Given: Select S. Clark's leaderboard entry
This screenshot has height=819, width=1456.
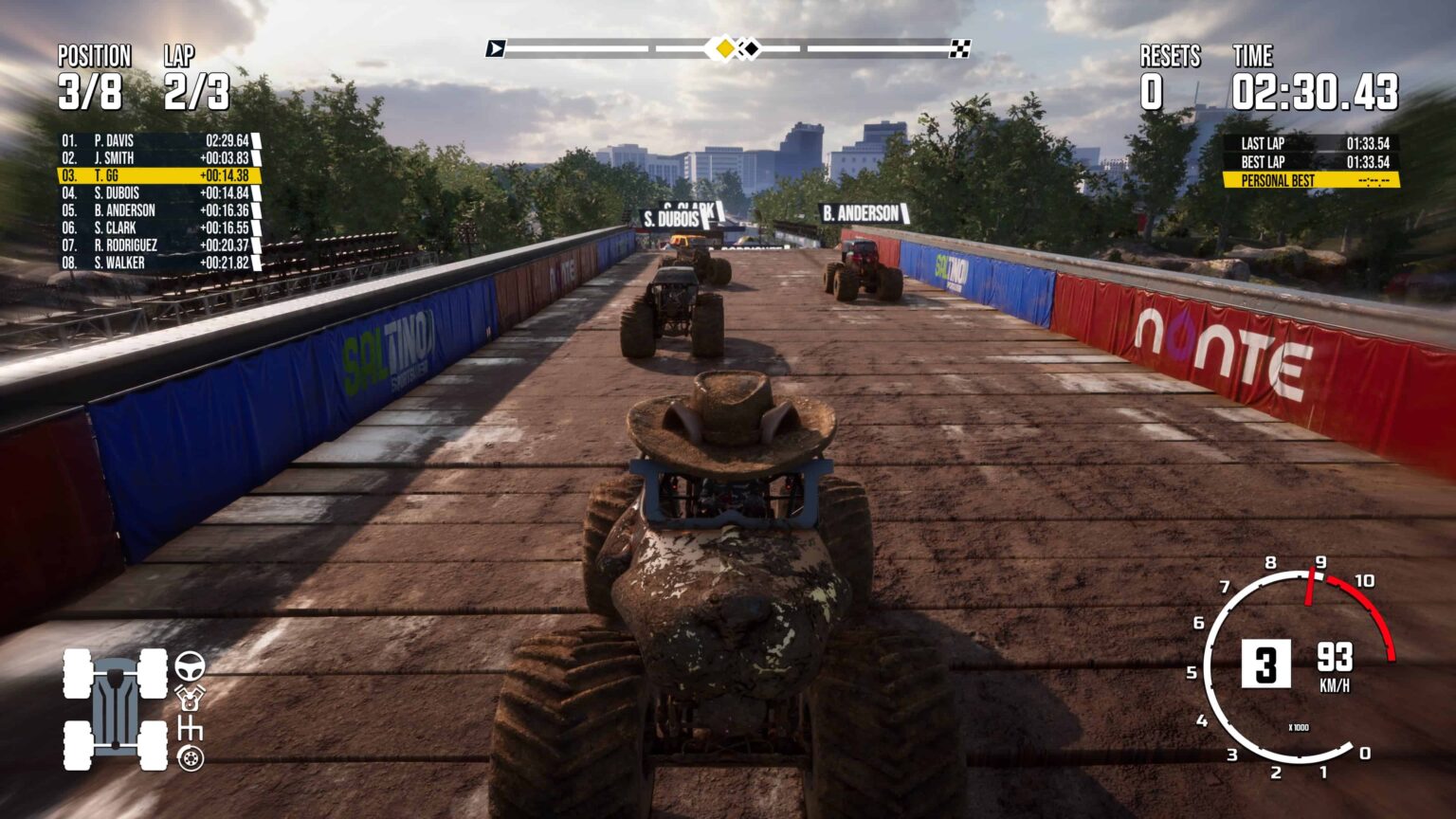Looking at the screenshot, I should 158,227.
